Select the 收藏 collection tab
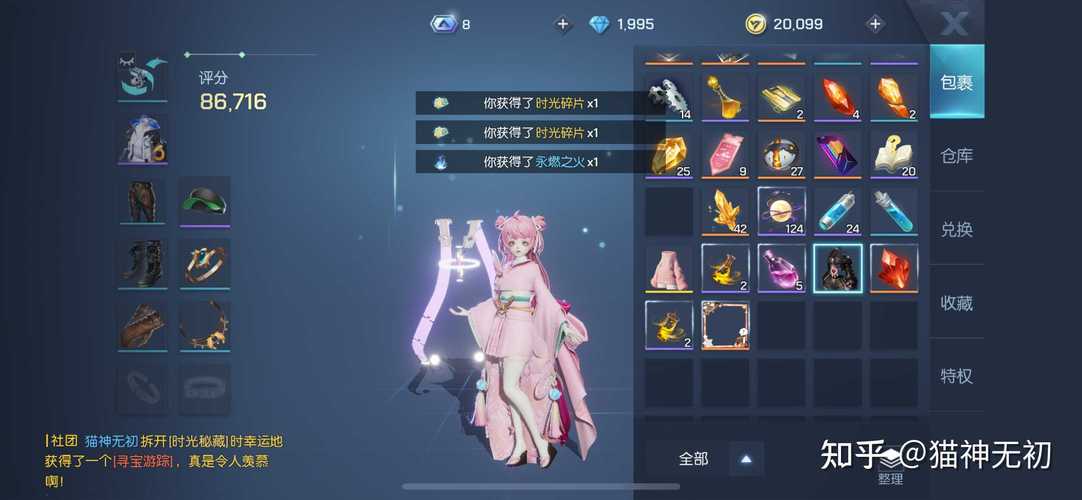Image resolution: width=1082 pixels, height=500 pixels. [956, 302]
